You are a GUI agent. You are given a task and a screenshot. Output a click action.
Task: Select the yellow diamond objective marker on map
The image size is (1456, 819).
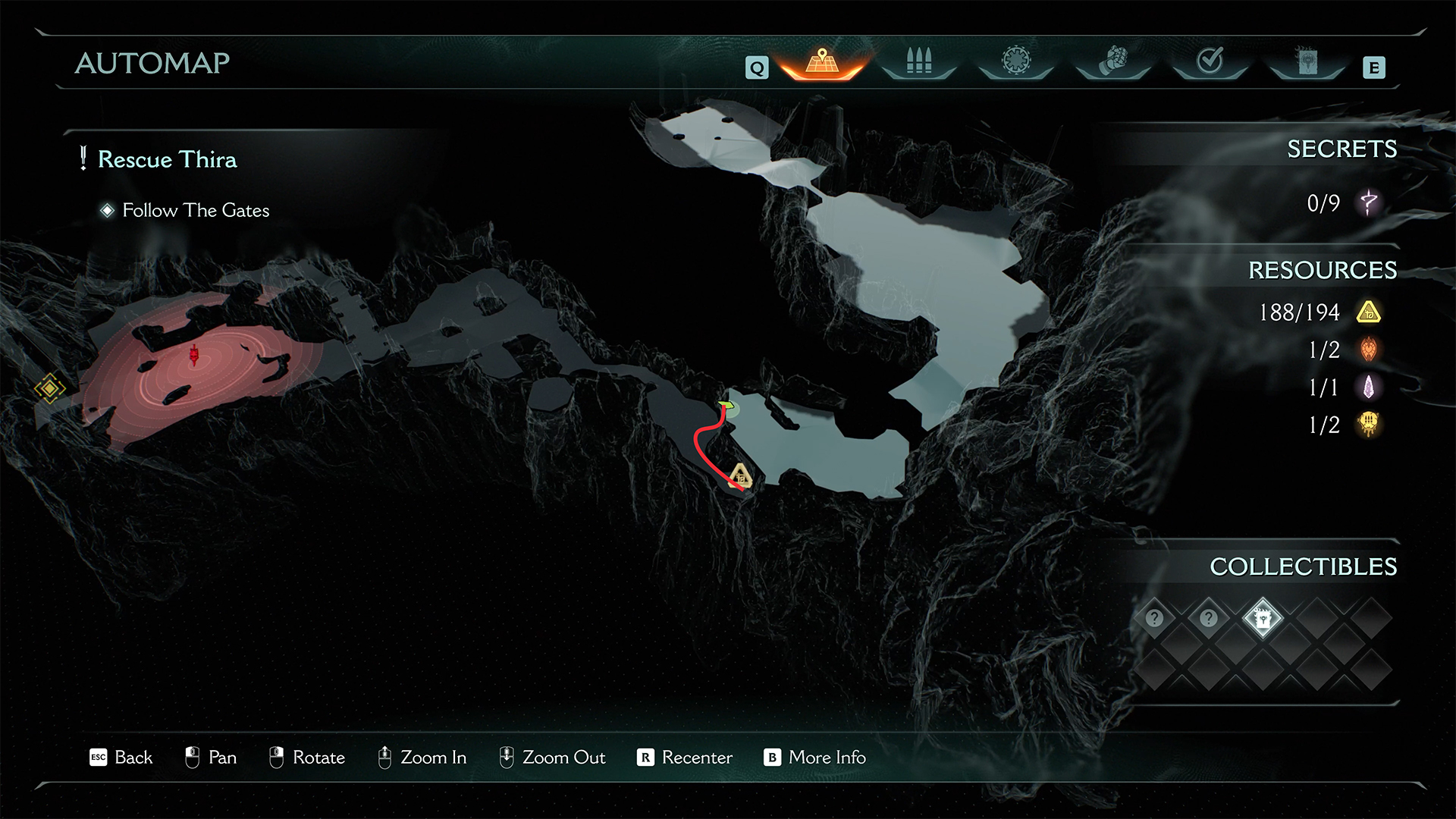(50, 388)
